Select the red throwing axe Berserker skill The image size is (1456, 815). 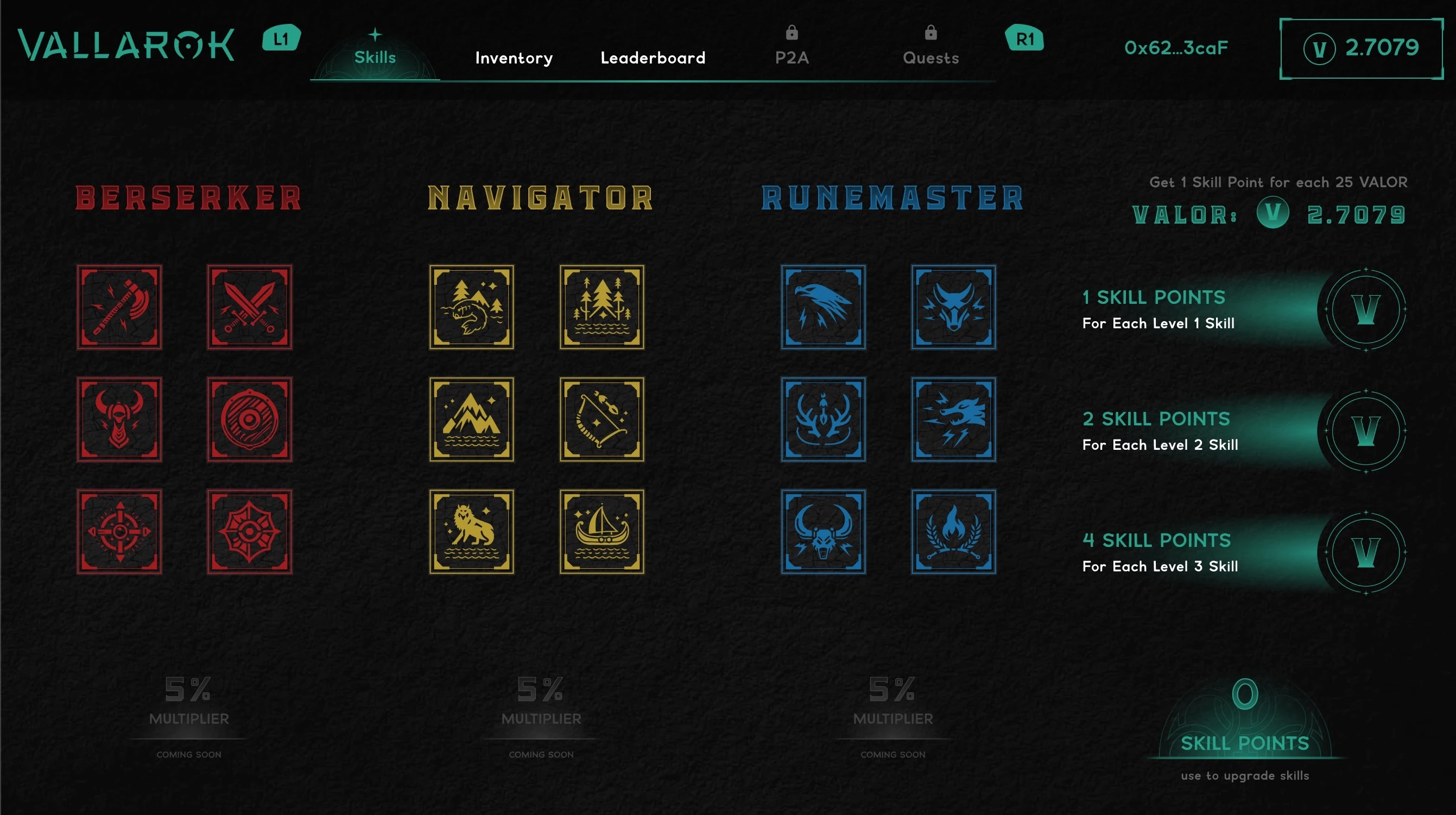pos(119,307)
